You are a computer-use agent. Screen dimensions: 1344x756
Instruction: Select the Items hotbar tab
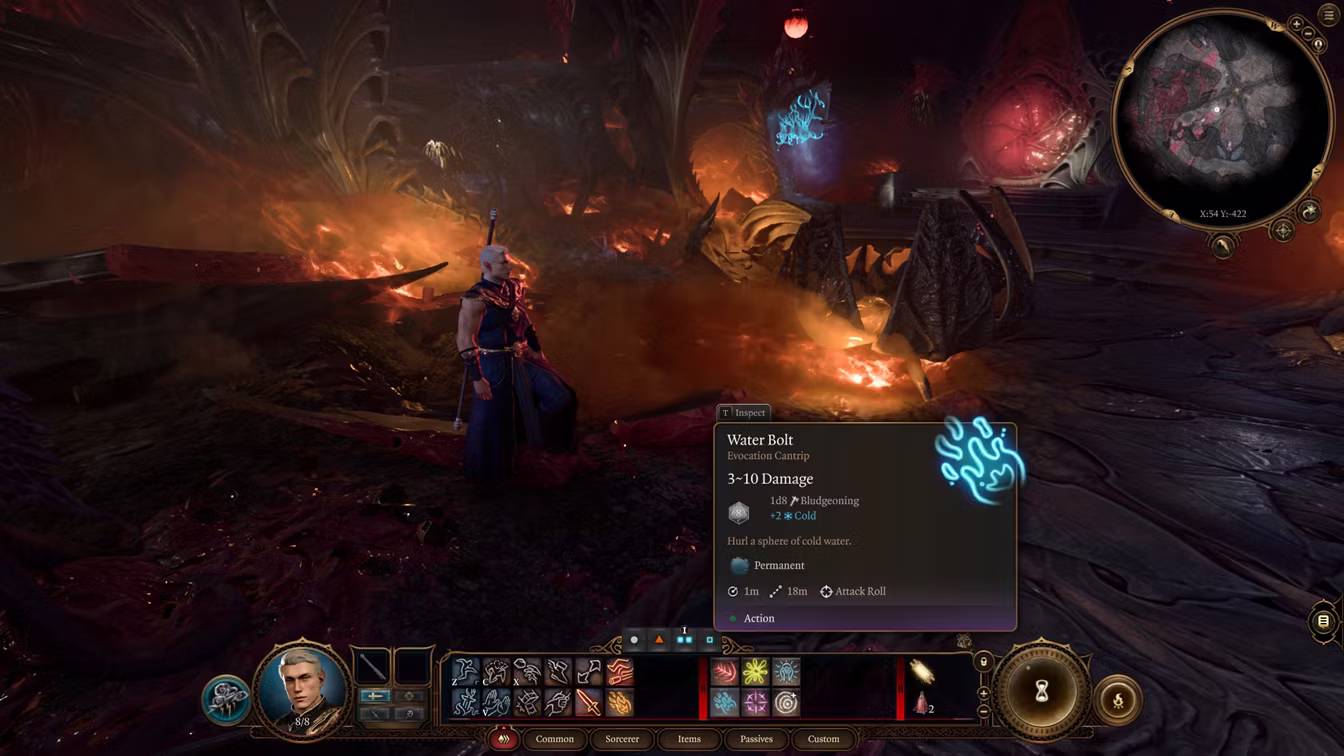click(689, 739)
